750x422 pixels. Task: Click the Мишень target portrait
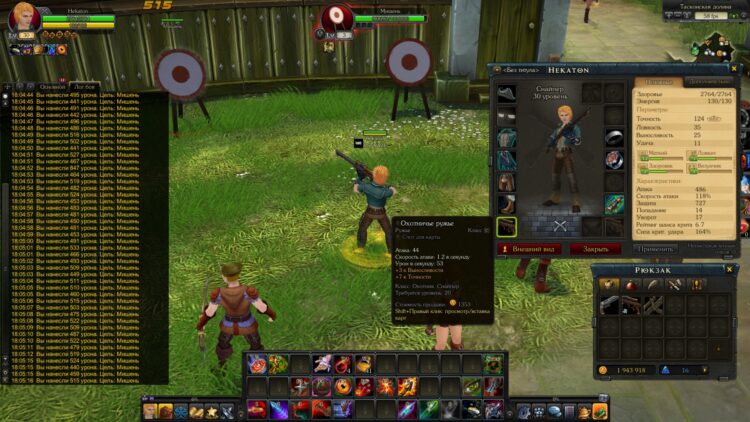(336, 15)
